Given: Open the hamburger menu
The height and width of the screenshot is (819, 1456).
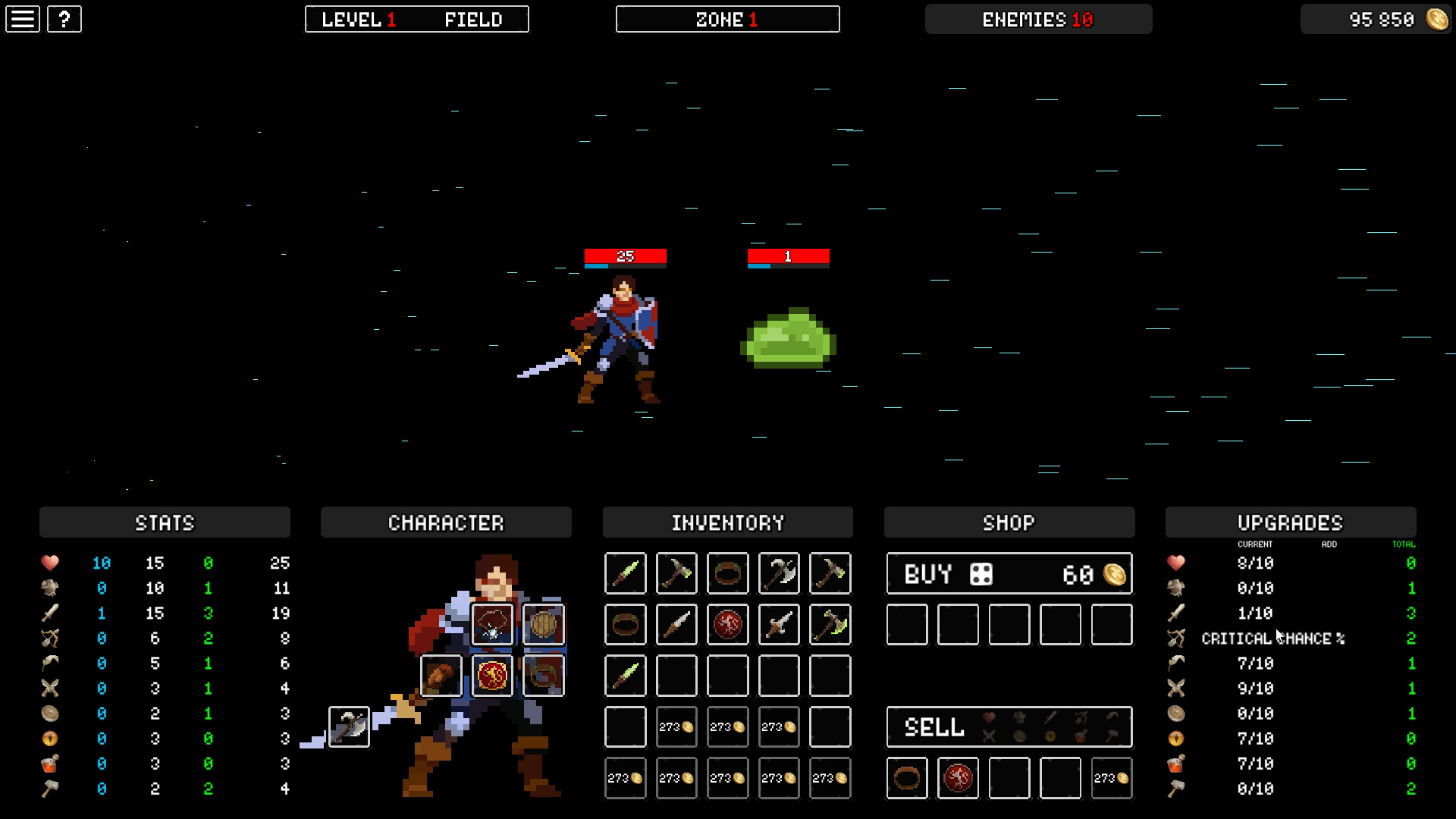Looking at the screenshot, I should [22, 19].
